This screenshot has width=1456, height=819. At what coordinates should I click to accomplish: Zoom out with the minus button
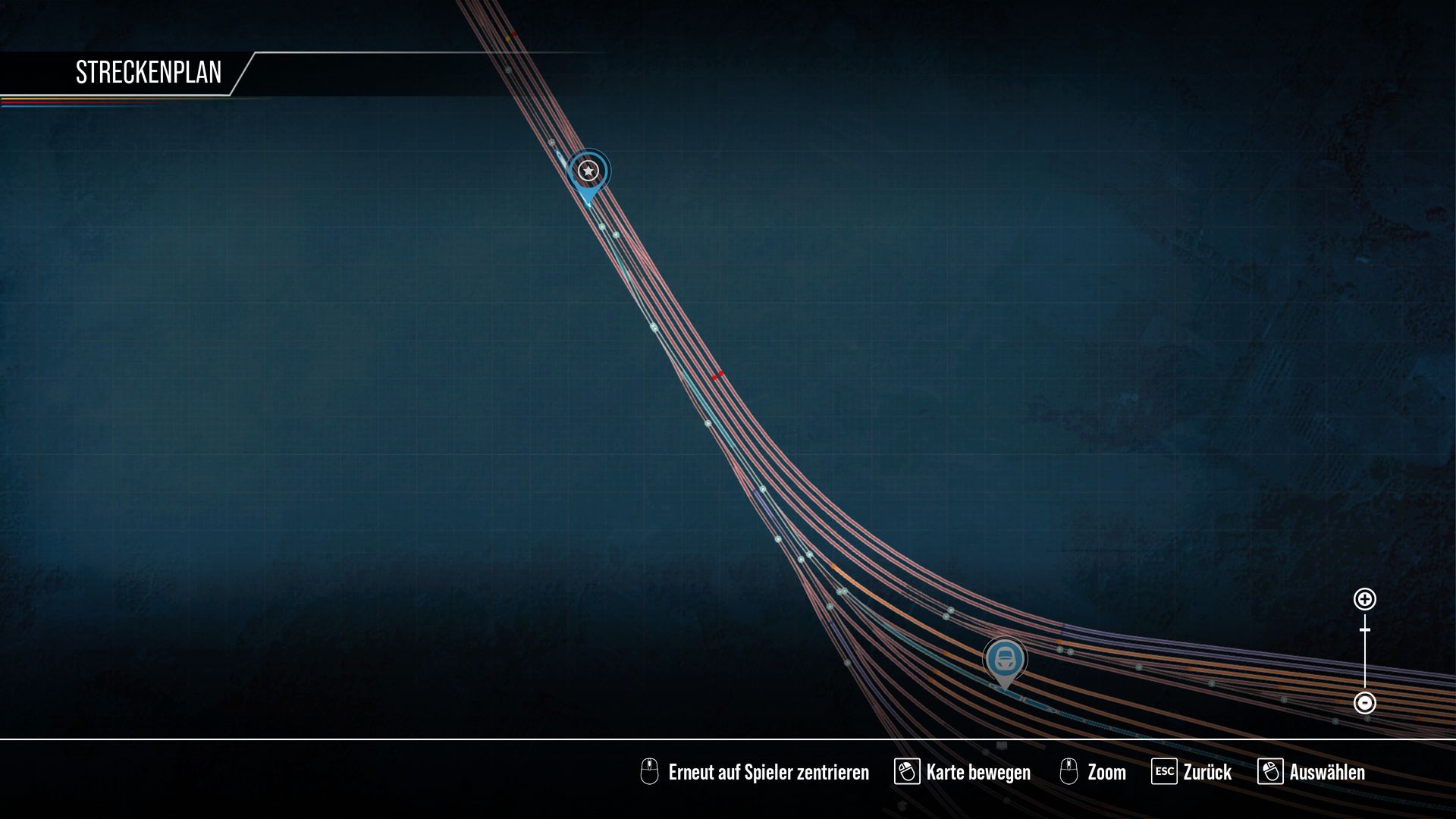click(1364, 703)
